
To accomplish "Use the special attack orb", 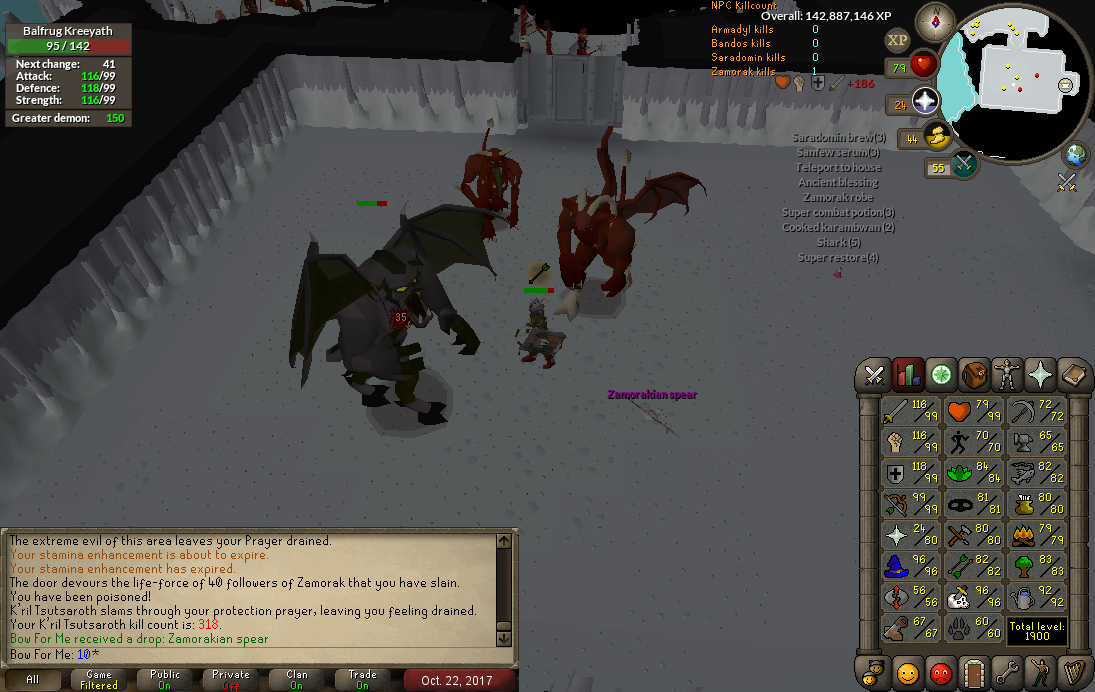I will point(963,166).
